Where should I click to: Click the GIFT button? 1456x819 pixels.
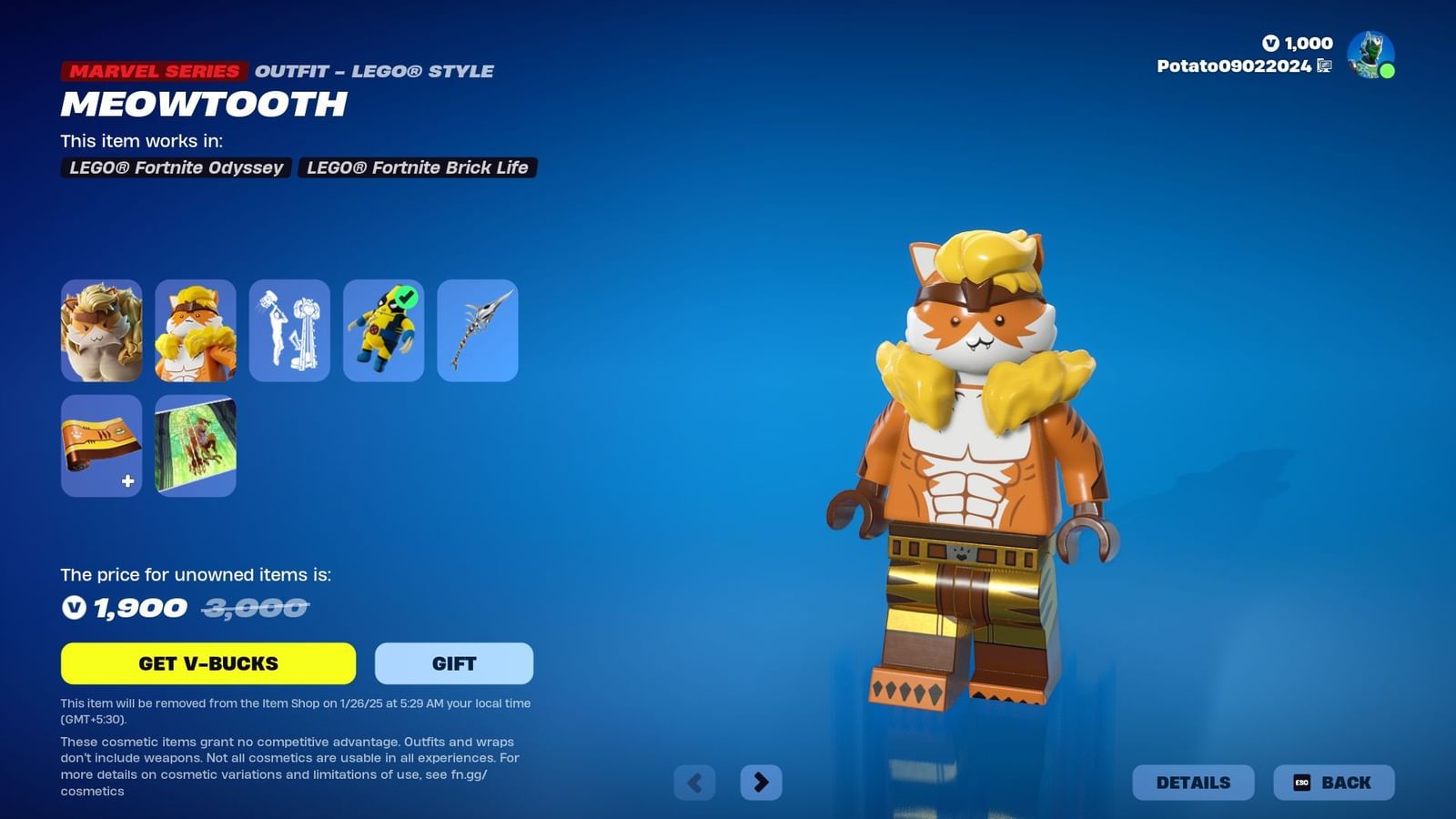tap(452, 662)
